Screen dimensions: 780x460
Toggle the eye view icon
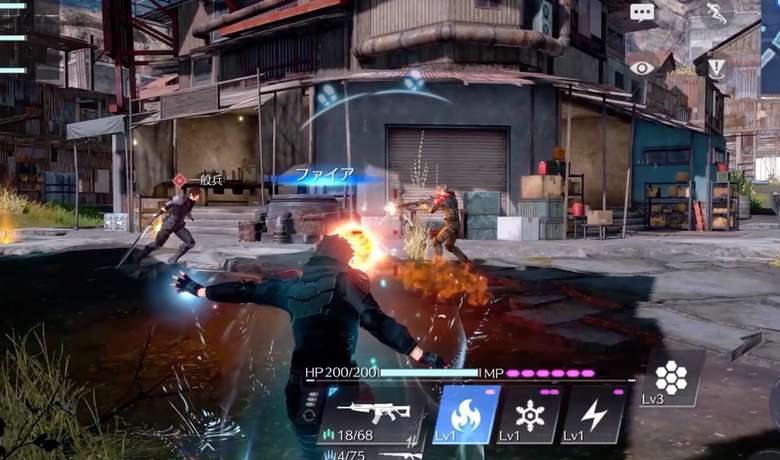(x=642, y=68)
